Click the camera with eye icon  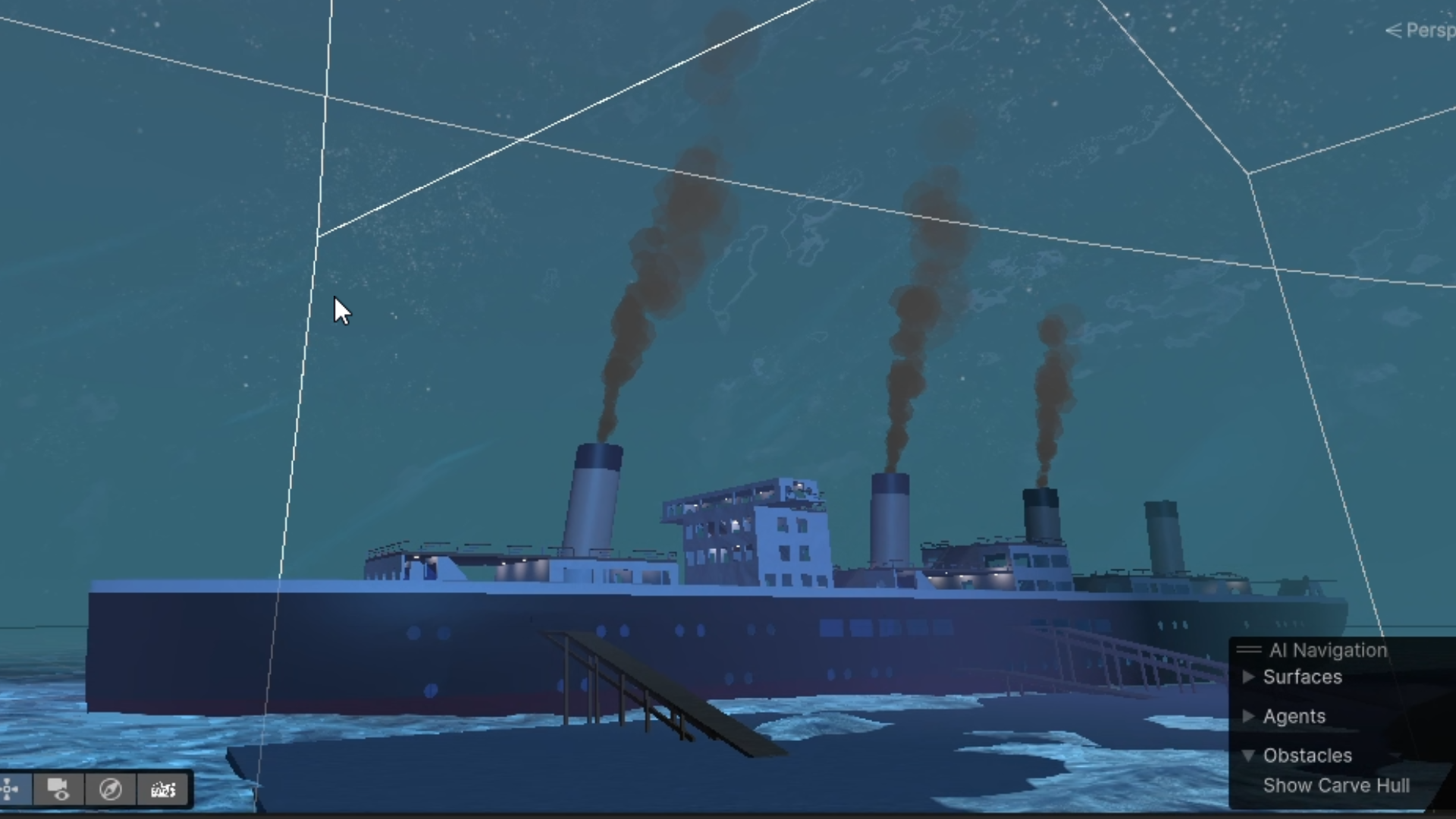58,789
